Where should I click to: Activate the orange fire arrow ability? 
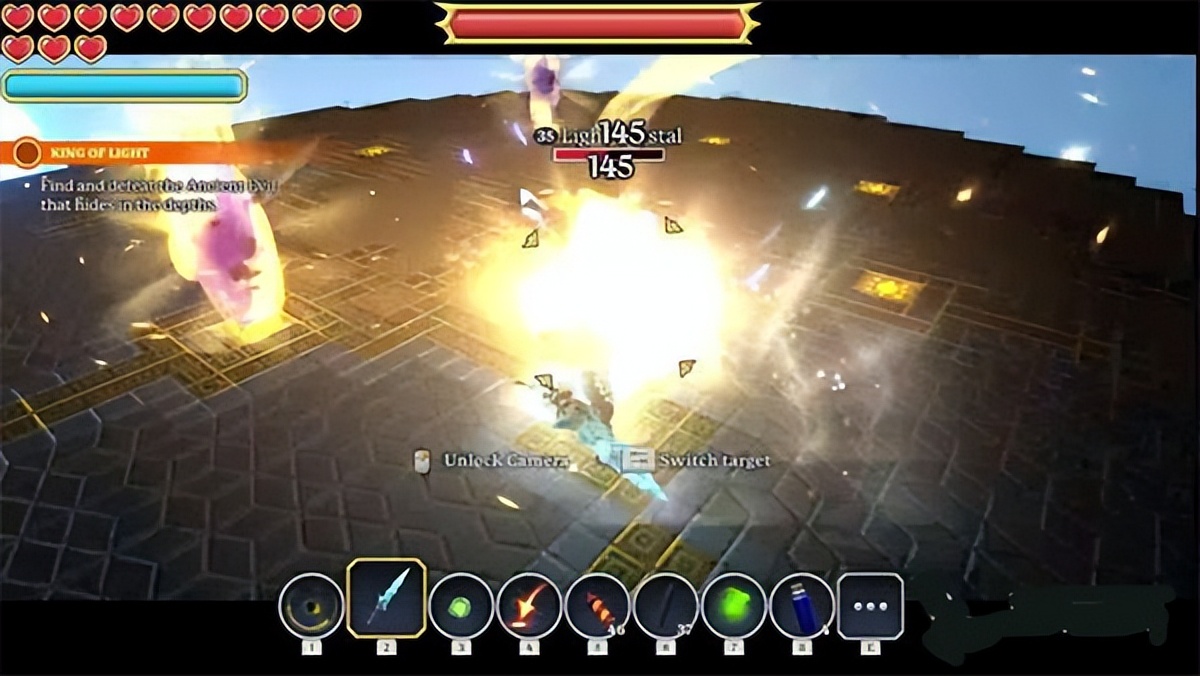click(x=529, y=606)
